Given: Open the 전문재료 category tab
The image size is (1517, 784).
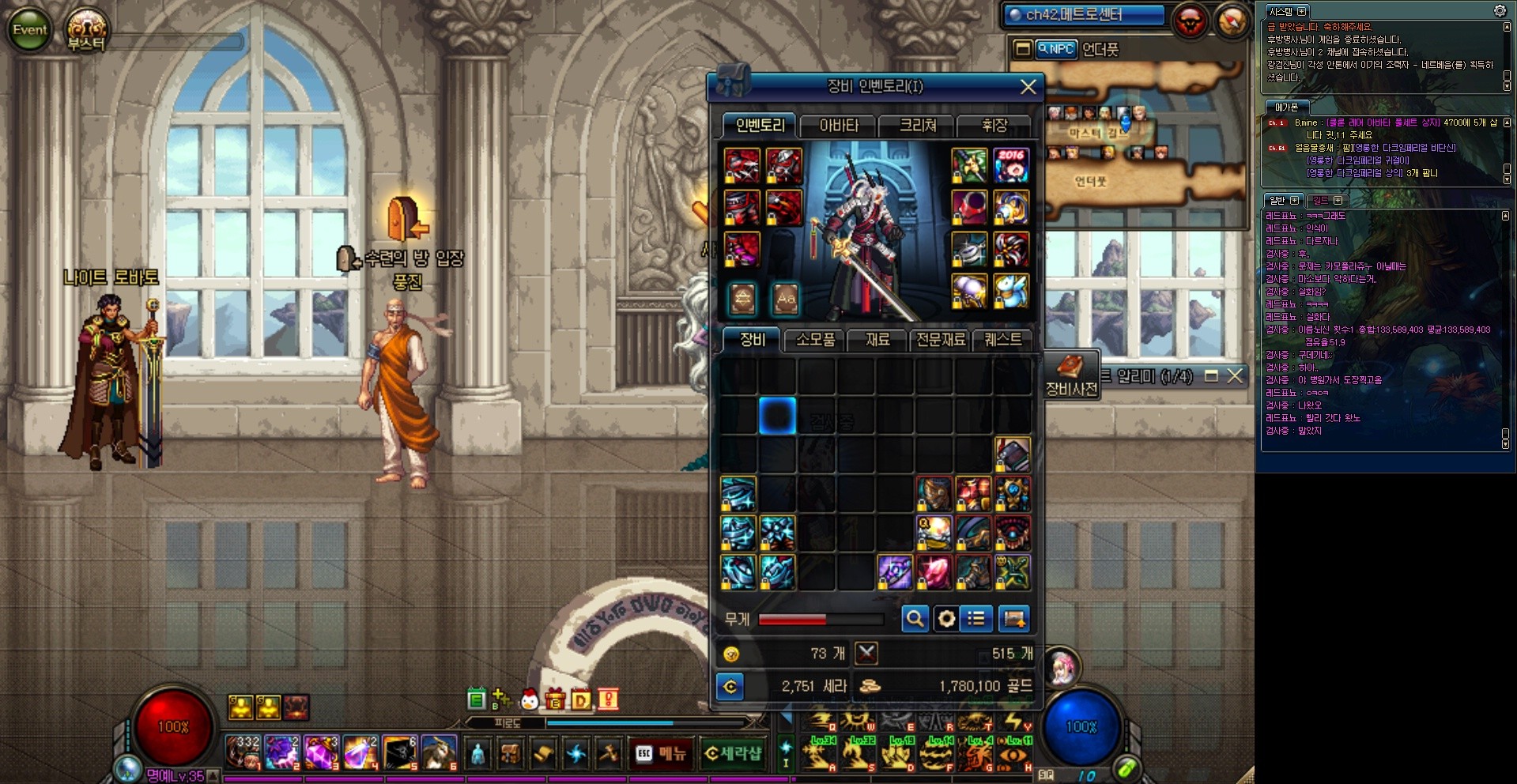Looking at the screenshot, I should pyautogui.click(x=941, y=340).
